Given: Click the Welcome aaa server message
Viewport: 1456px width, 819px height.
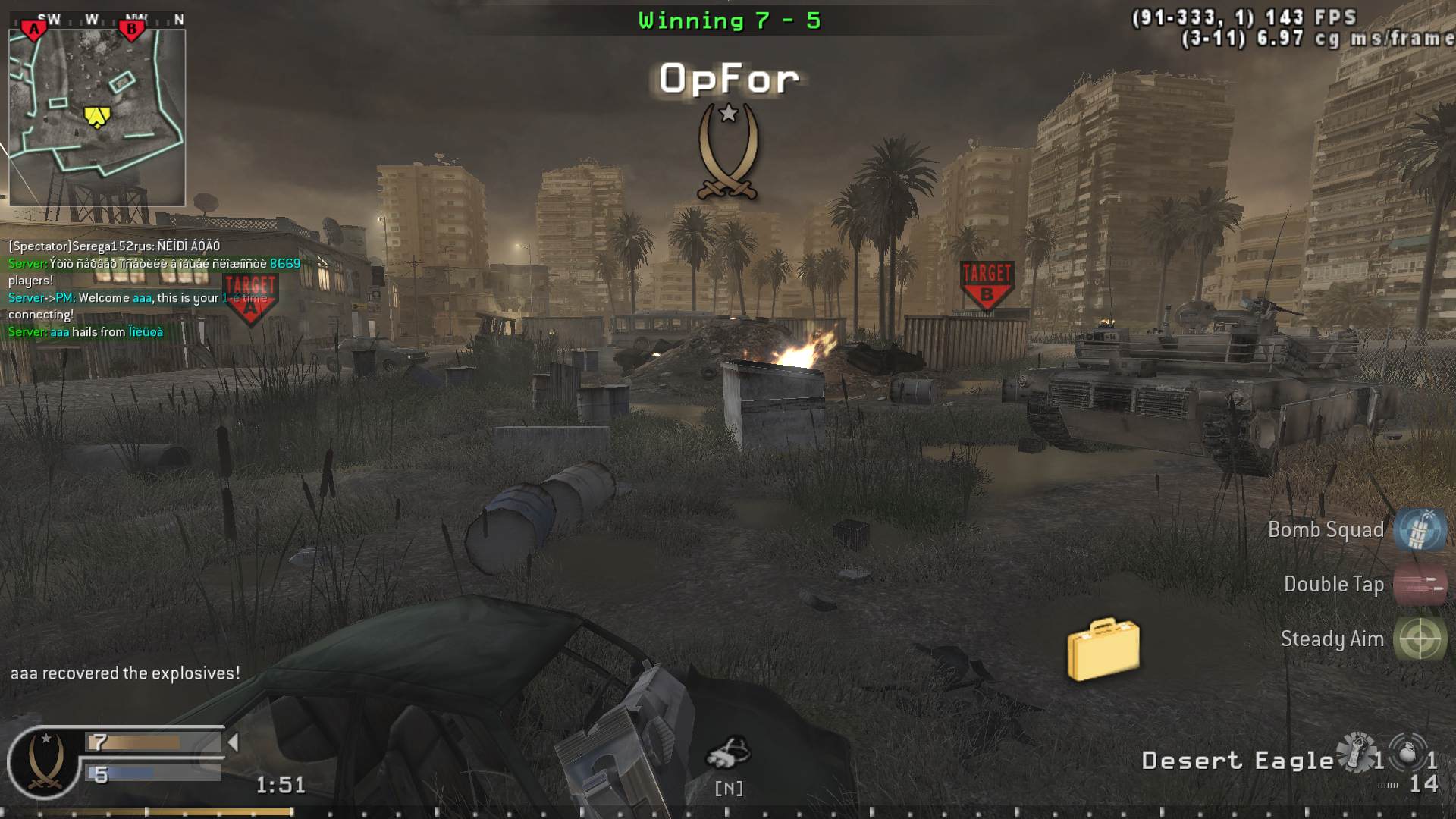Looking at the screenshot, I should [x=114, y=298].
